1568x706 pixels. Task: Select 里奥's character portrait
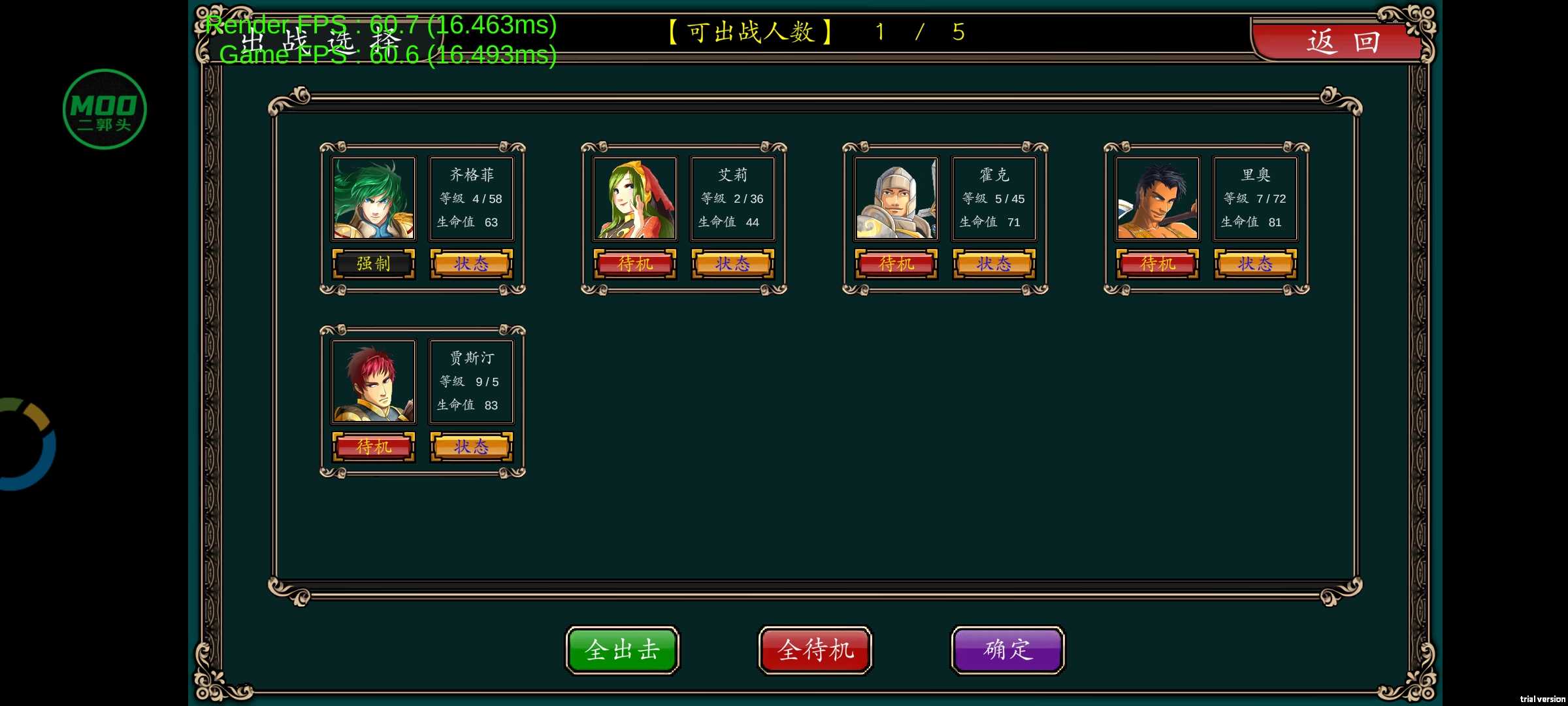[x=1156, y=198]
